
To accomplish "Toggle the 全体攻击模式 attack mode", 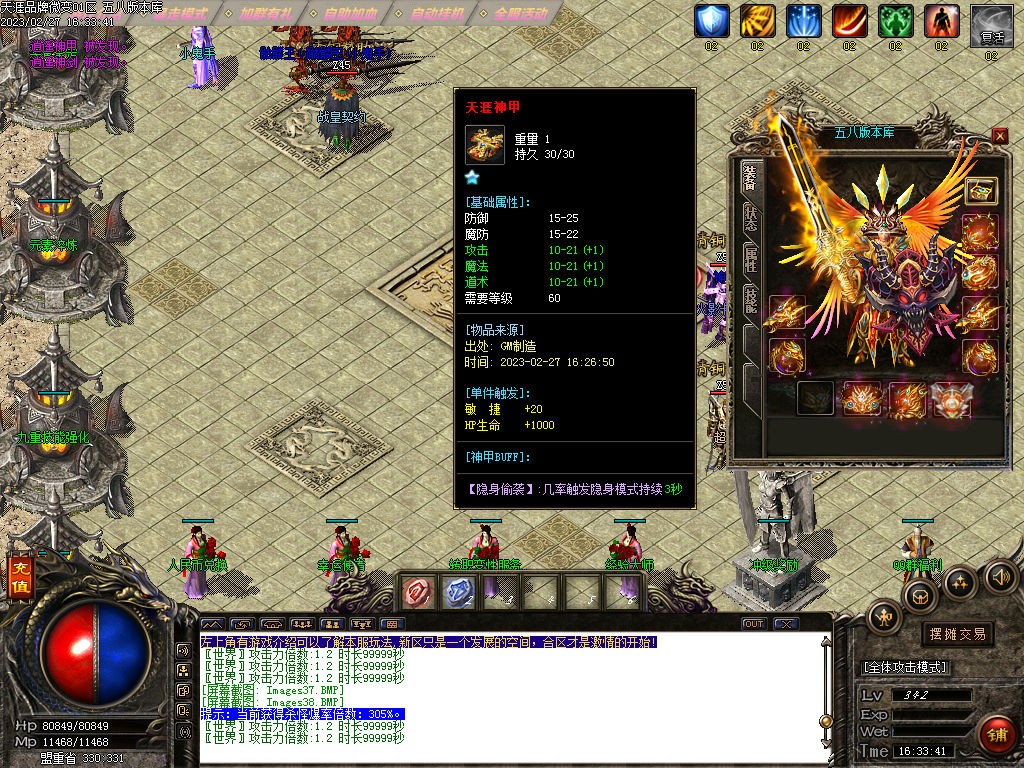I will click(905, 667).
